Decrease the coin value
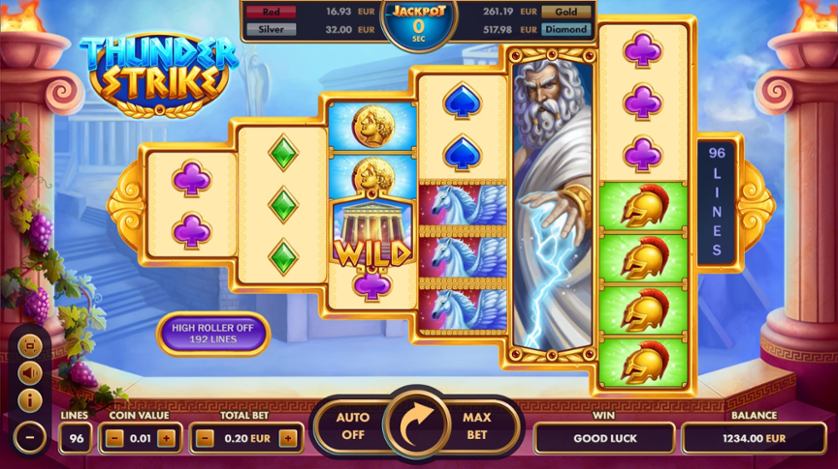 tap(116, 438)
